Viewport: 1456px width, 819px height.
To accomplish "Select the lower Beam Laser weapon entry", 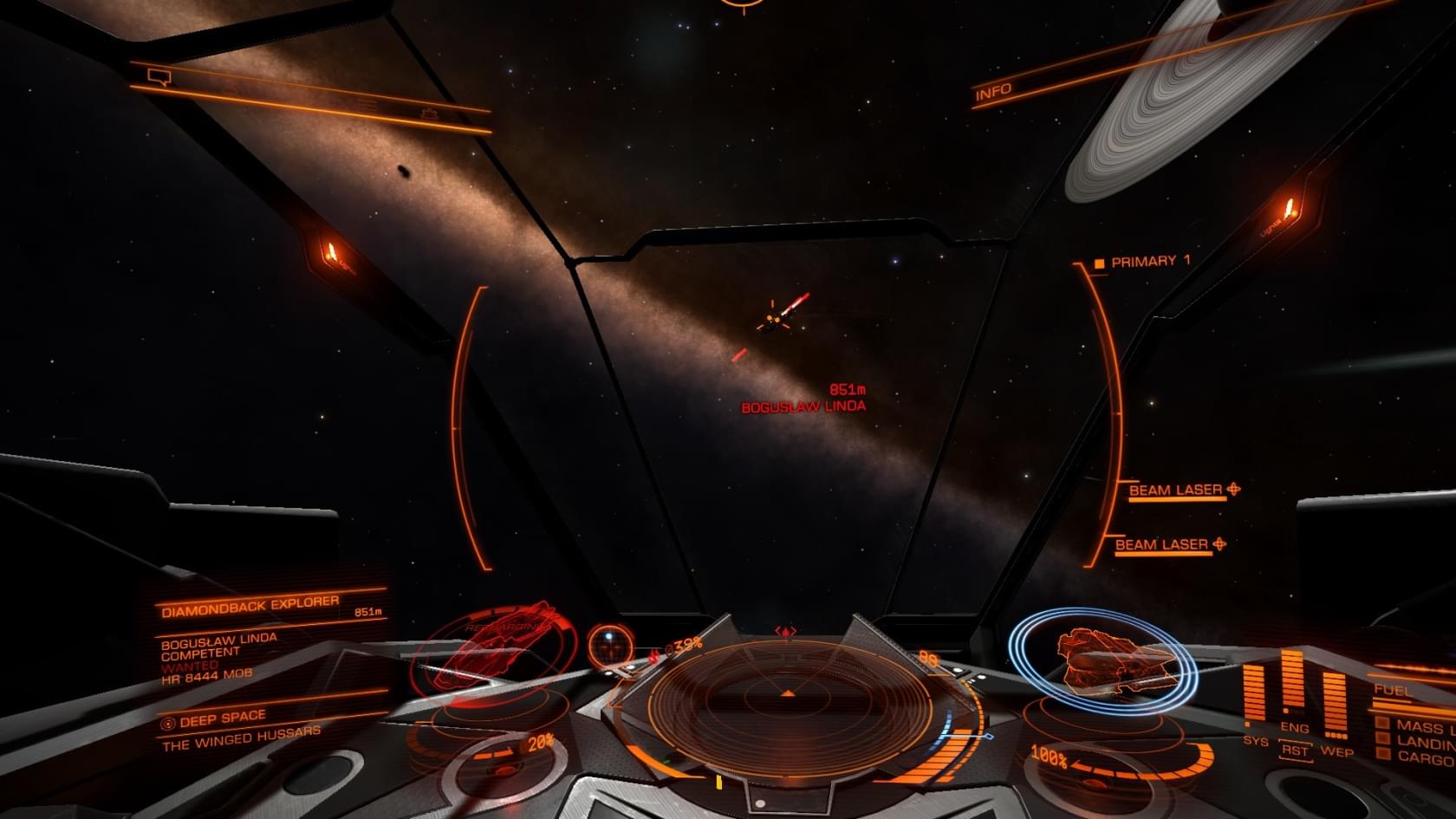I will [x=1162, y=545].
